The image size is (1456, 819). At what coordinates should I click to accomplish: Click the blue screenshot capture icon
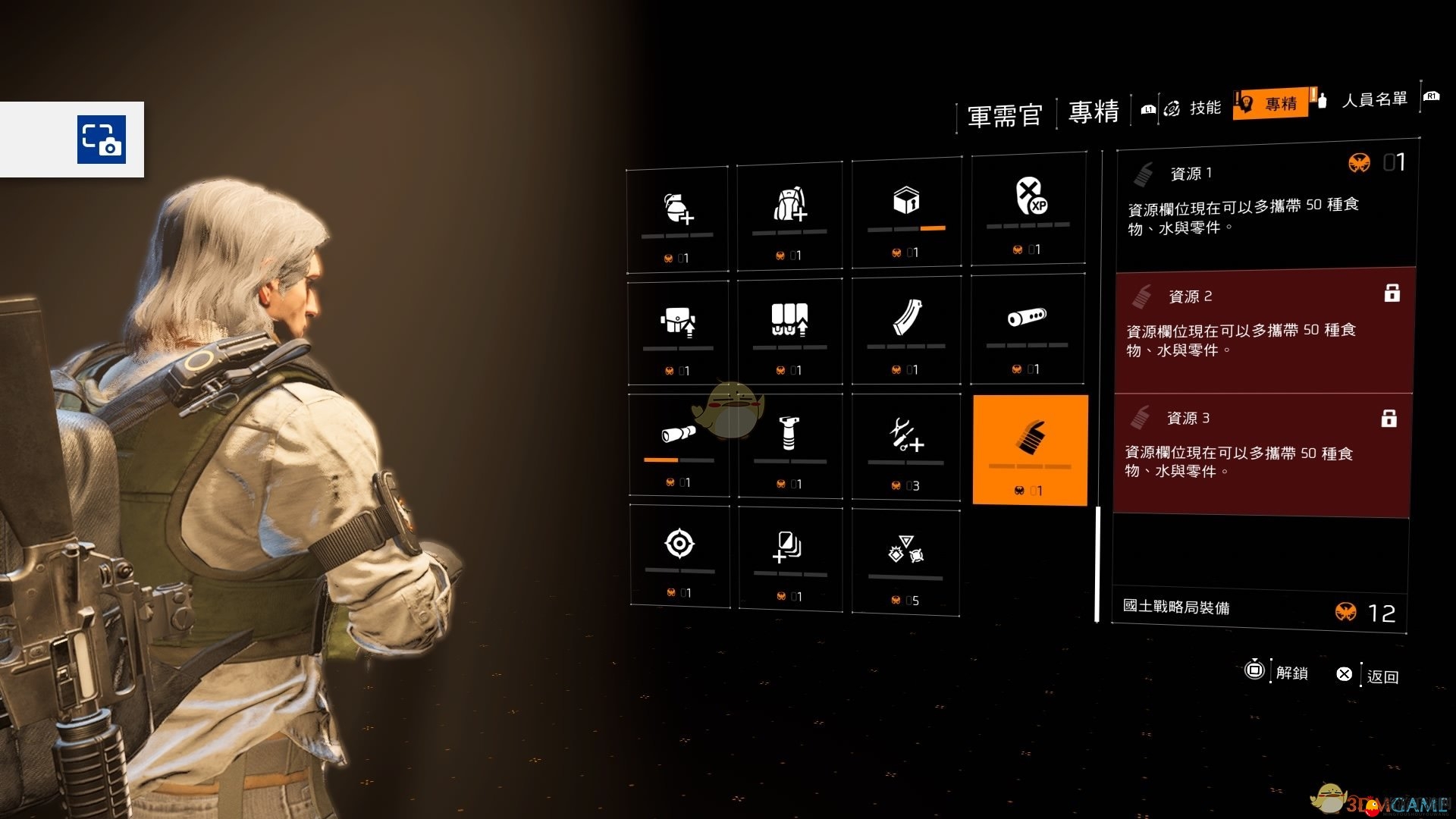[102, 140]
